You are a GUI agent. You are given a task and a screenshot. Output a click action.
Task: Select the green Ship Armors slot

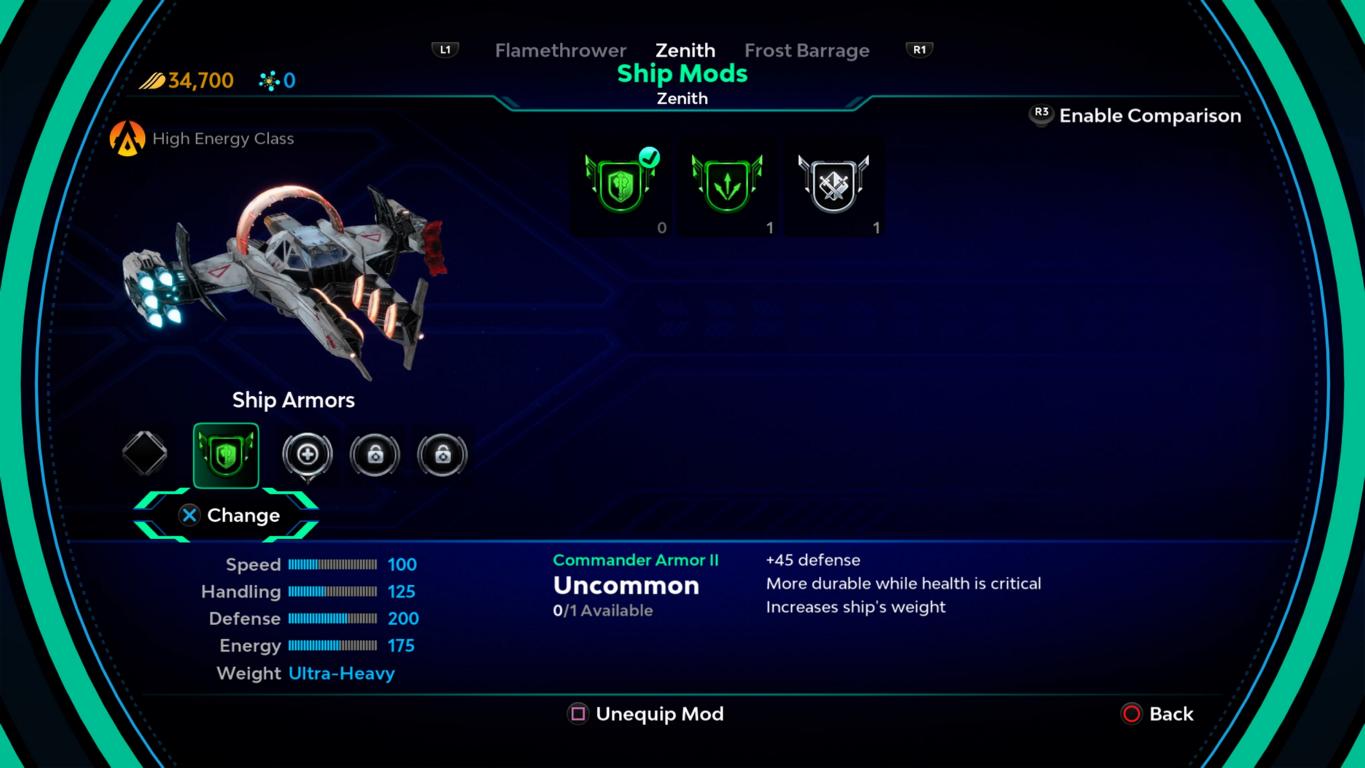[x=226, y=455]
